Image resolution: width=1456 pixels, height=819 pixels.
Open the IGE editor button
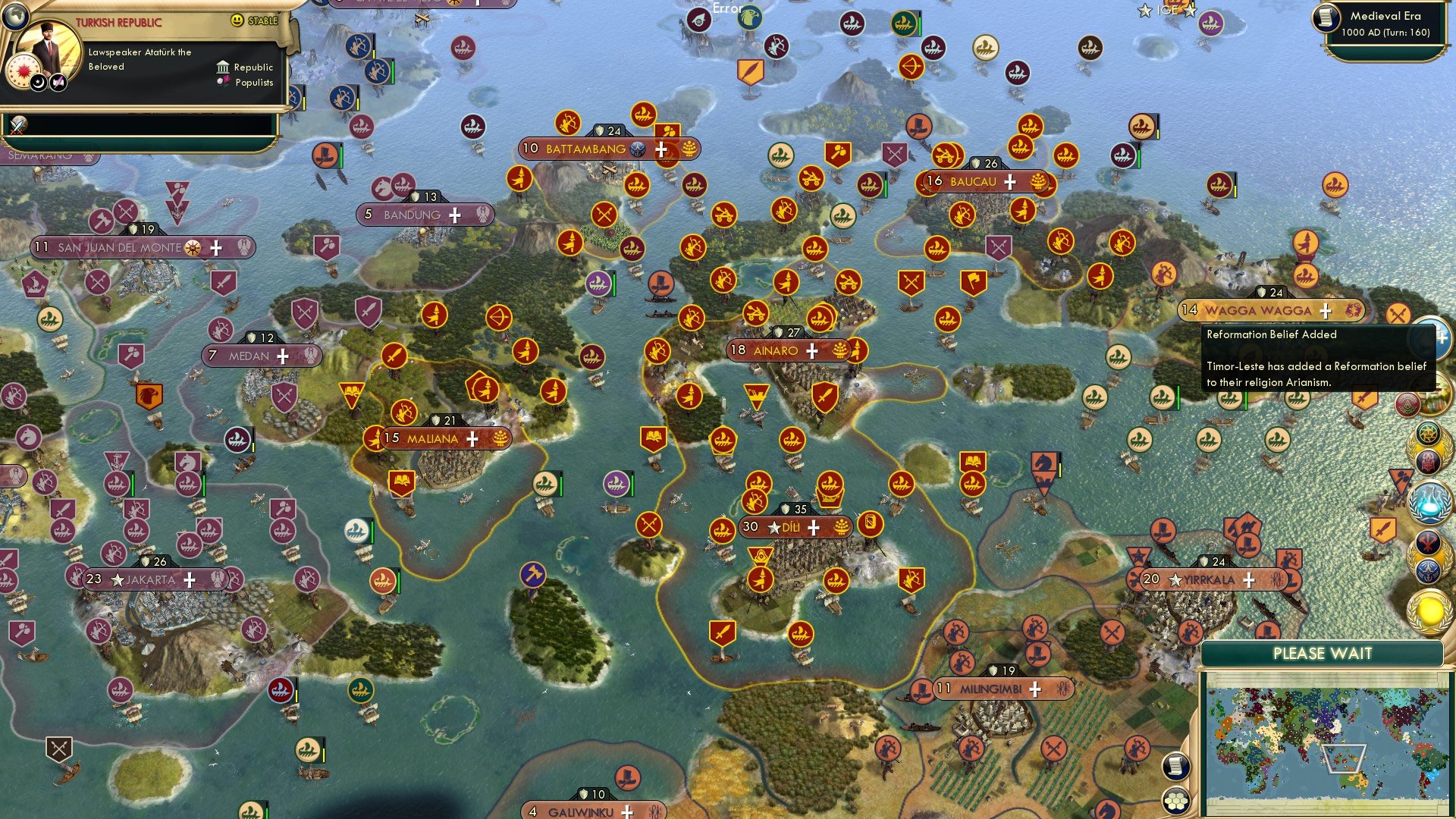coord(1167,10)
